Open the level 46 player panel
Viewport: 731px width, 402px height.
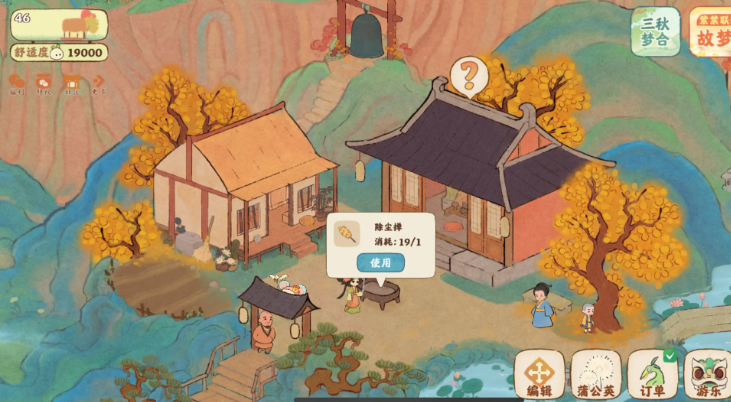[x=59, y=23]
